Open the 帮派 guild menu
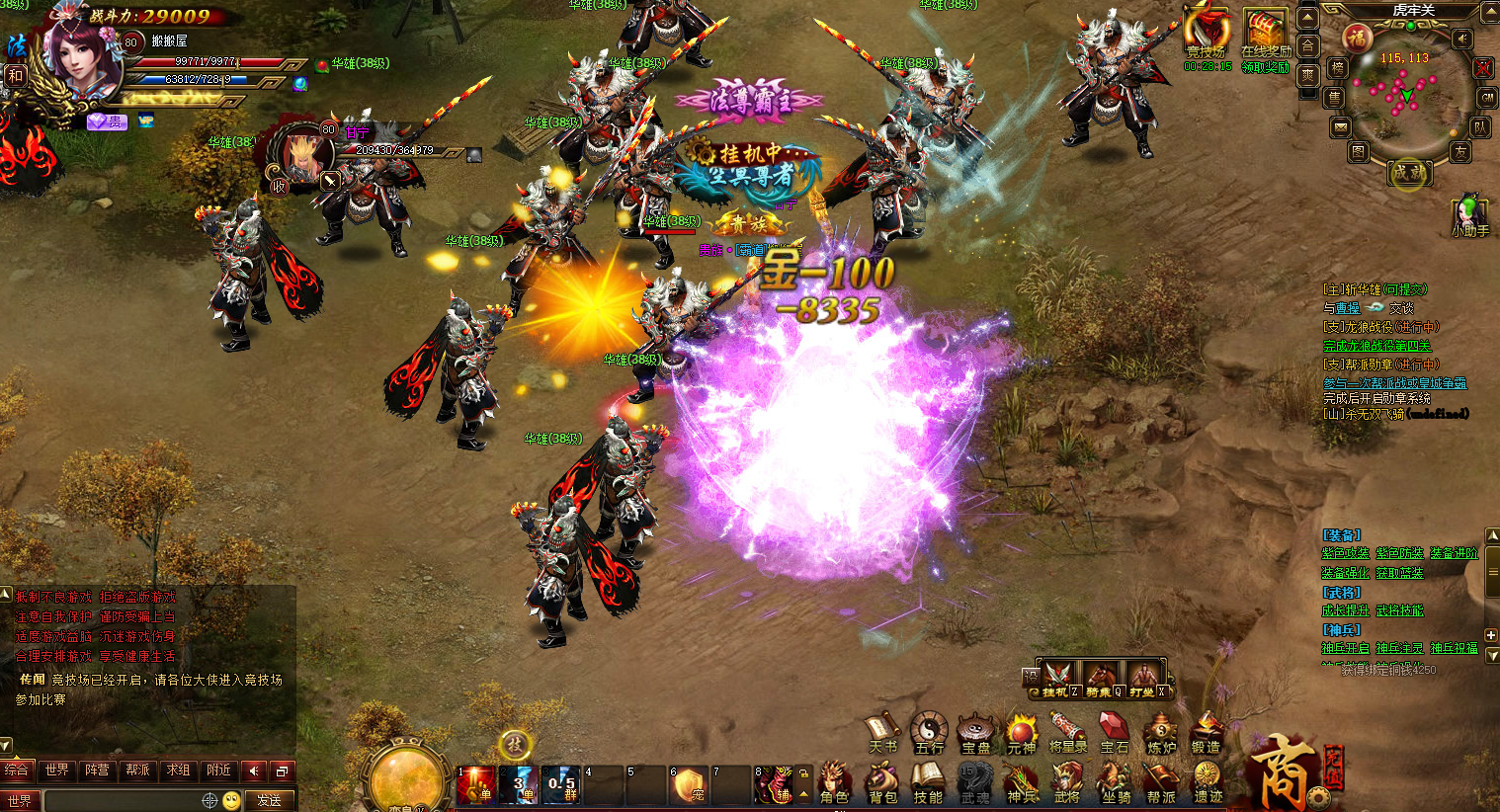This screenshot has width=1500, height=812. coord(1161,781)
